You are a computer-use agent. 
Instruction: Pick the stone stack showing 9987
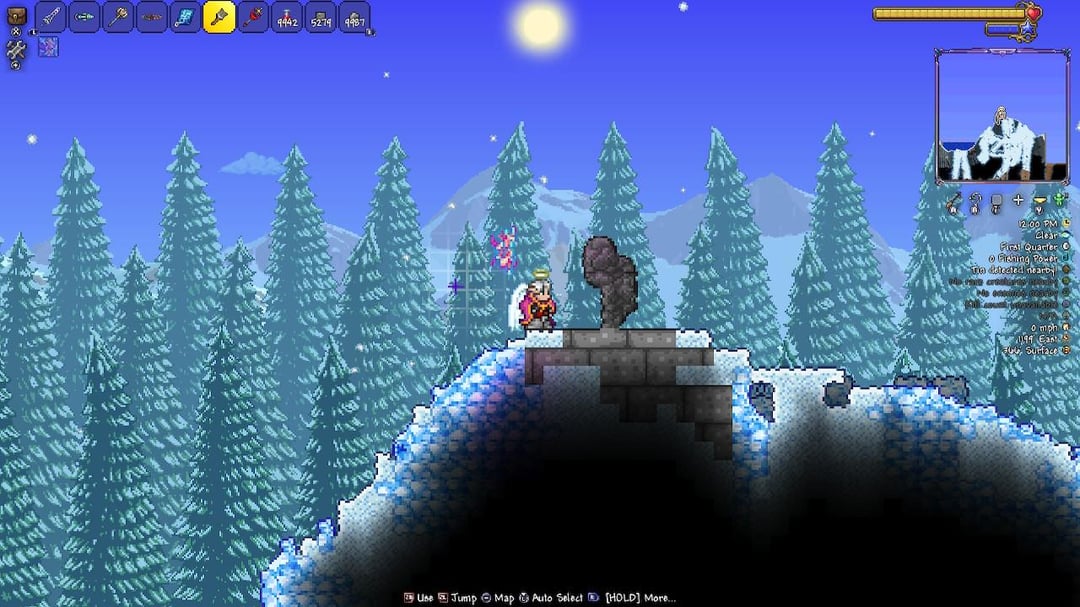tap(354, 17)
